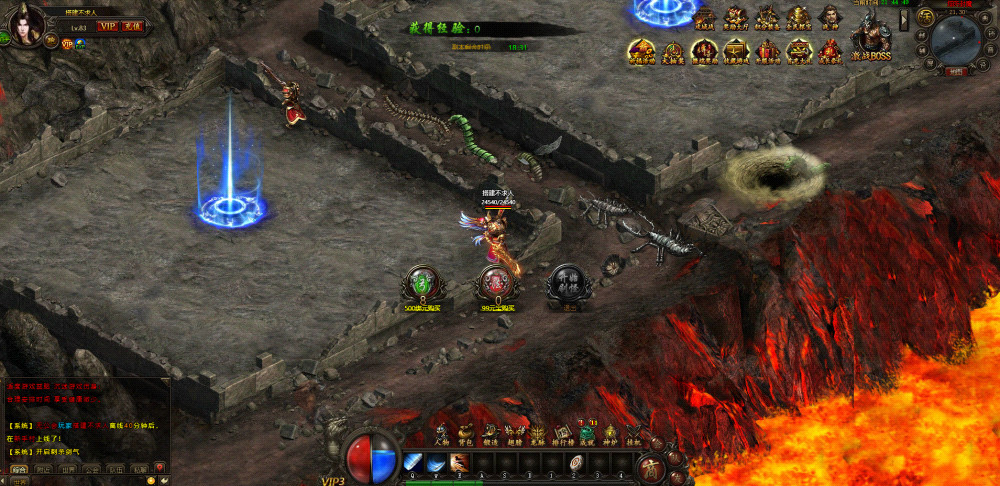Open the 激战BOSS boss battle panel
The image size is (1000, 486).
tap(871, 40)
